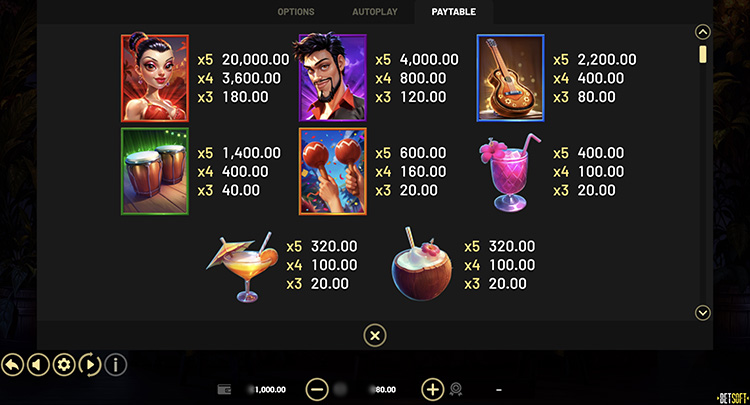Select the Paytable tab
The image size is (750, 405).
(454, 12)
